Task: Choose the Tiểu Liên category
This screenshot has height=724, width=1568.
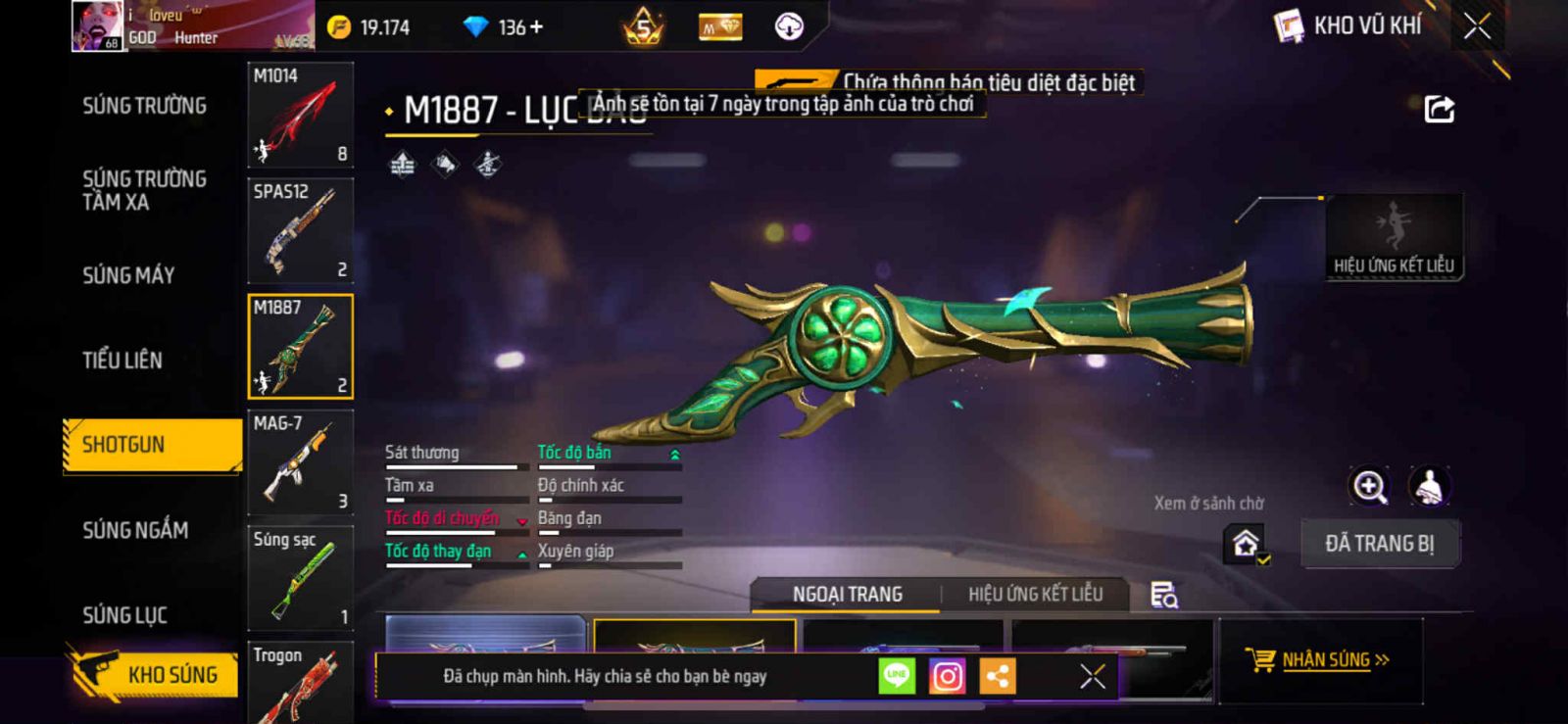Action: point(122,361)
